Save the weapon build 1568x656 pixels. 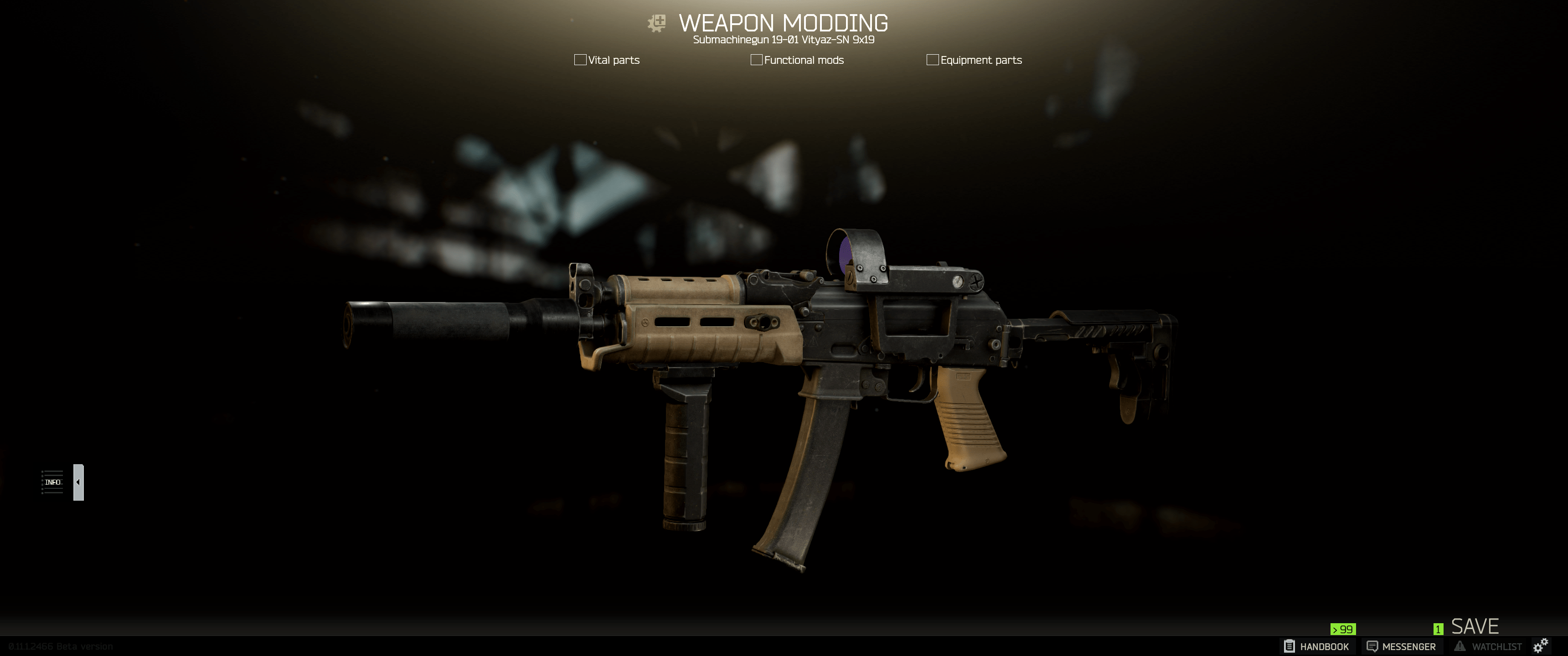(1474, 626)
